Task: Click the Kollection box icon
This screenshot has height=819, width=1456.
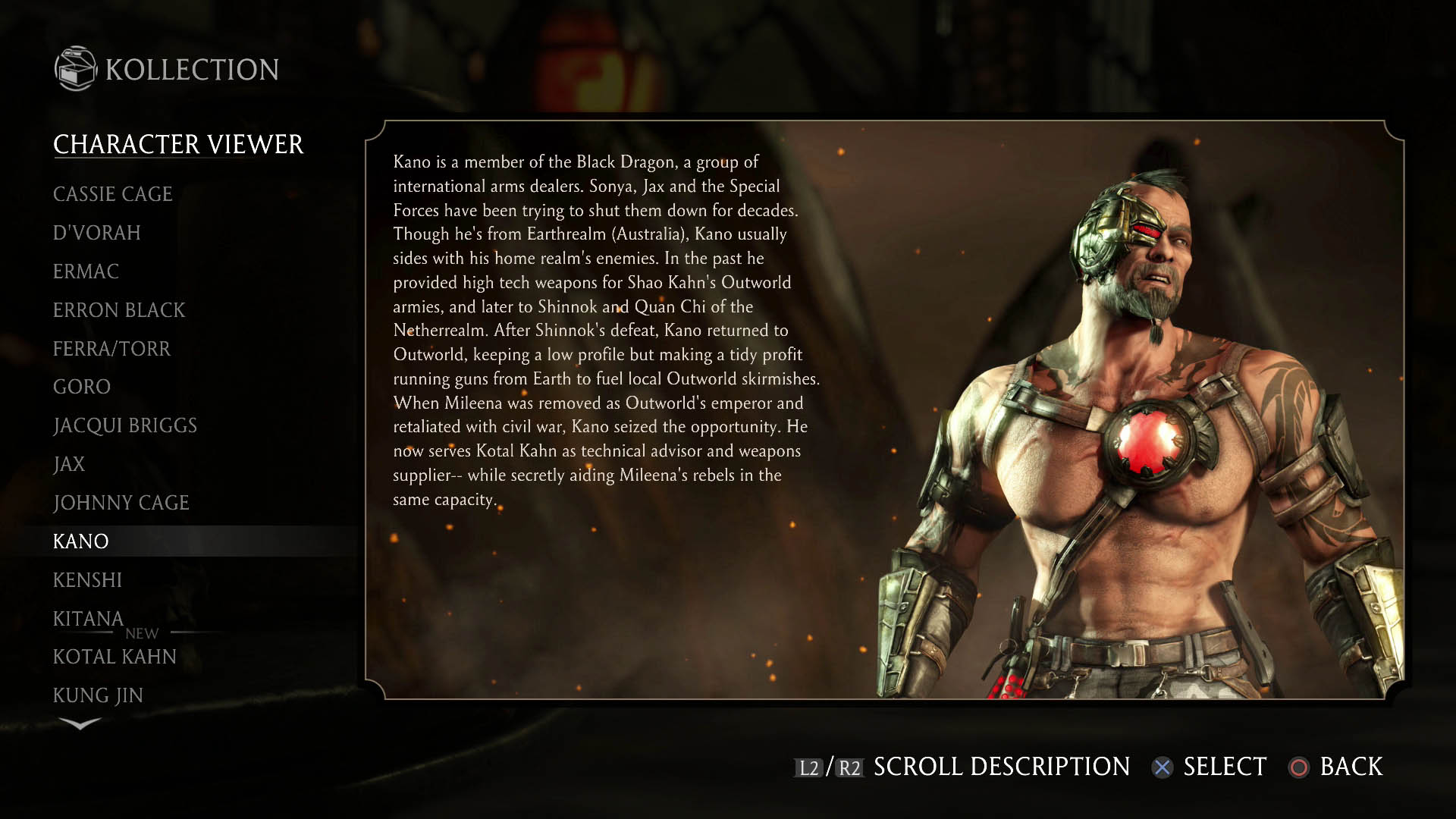Action: coord(74,69)
